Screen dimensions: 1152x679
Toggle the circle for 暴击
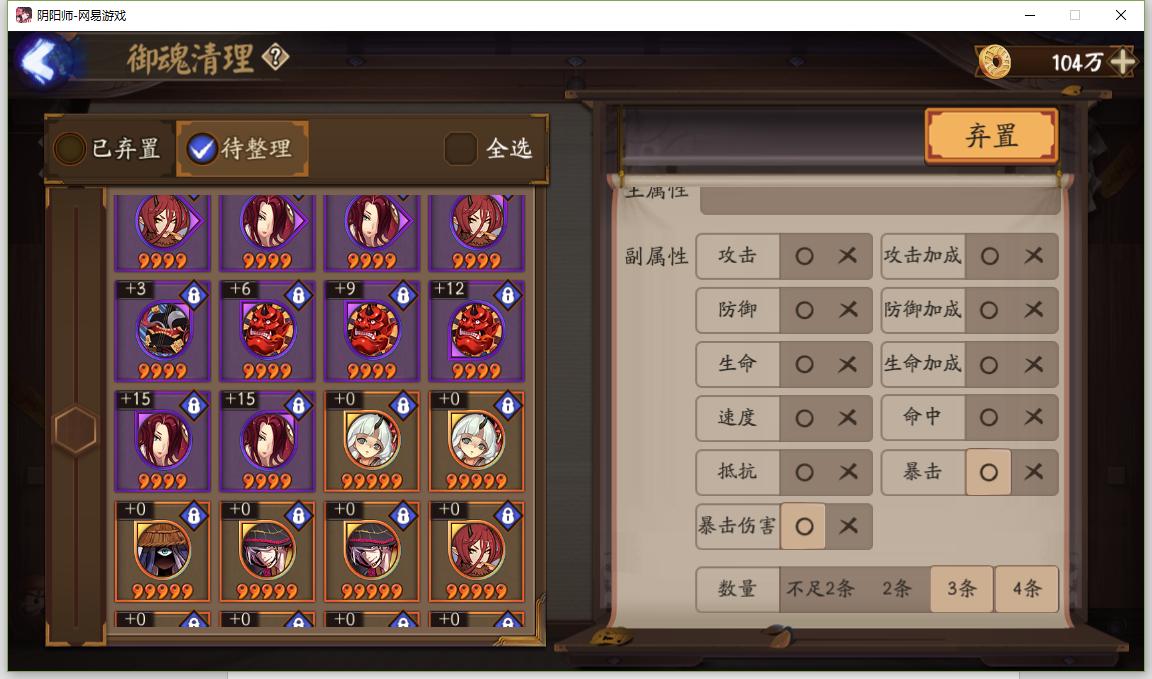point(988,472)
